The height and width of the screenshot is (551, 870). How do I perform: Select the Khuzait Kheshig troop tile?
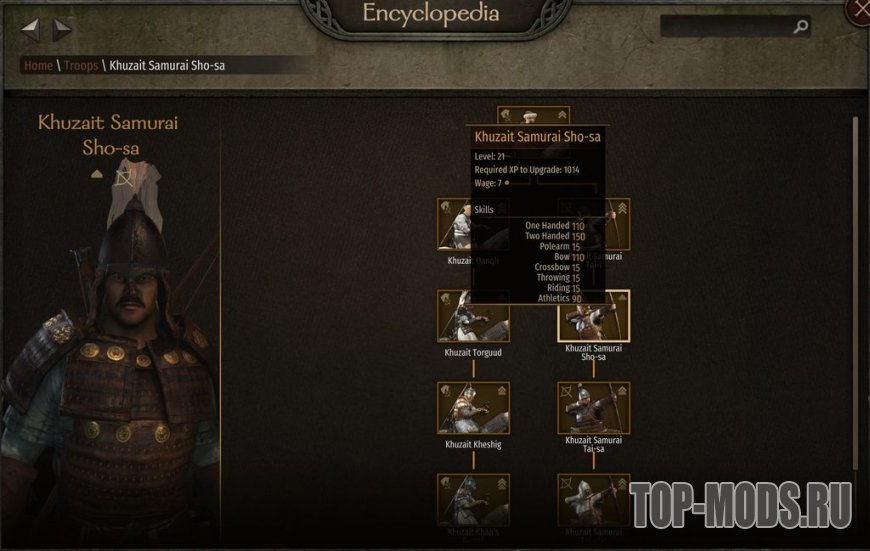click(473, 408)
